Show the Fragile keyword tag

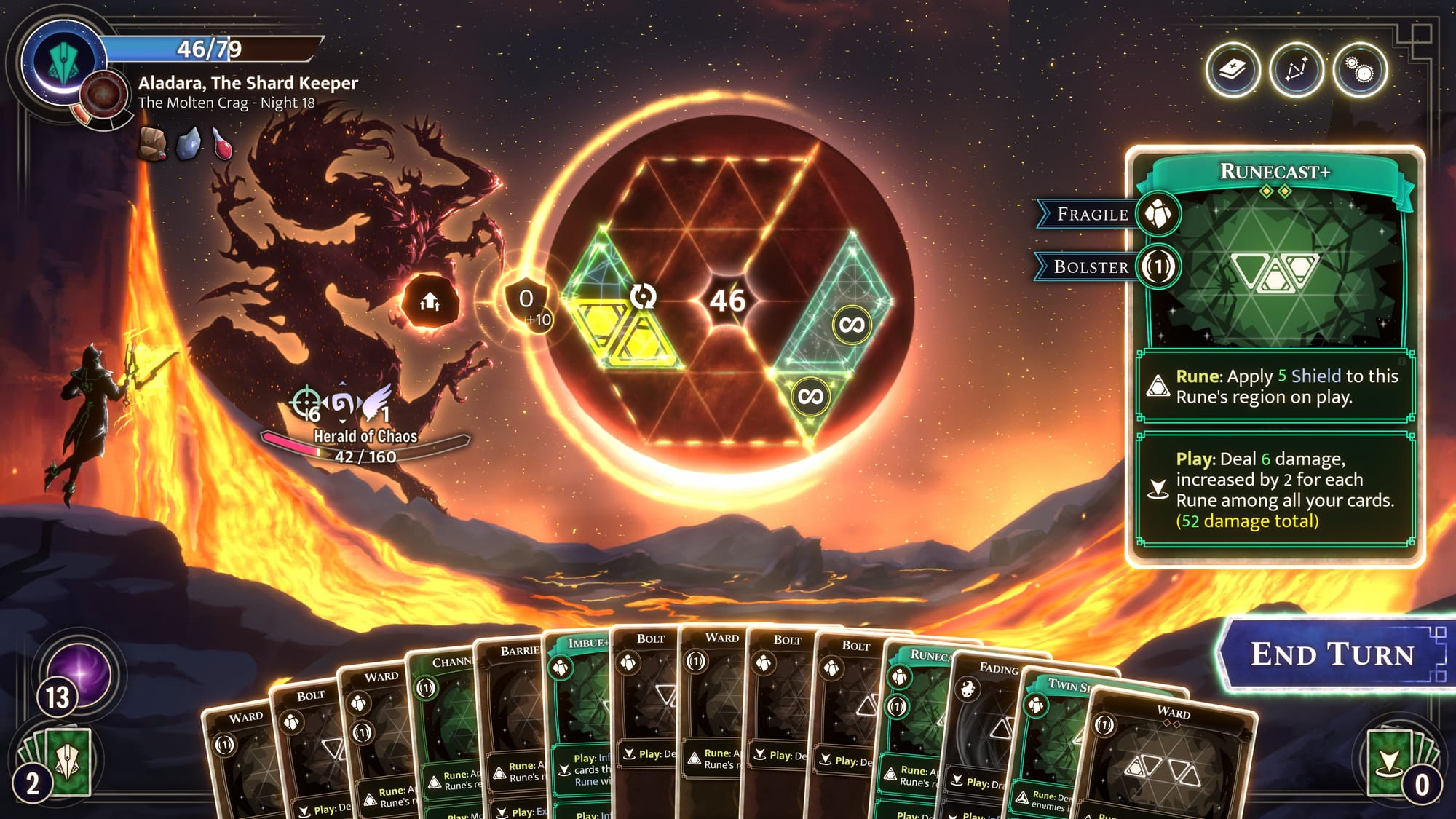[x=1092, y=214]
